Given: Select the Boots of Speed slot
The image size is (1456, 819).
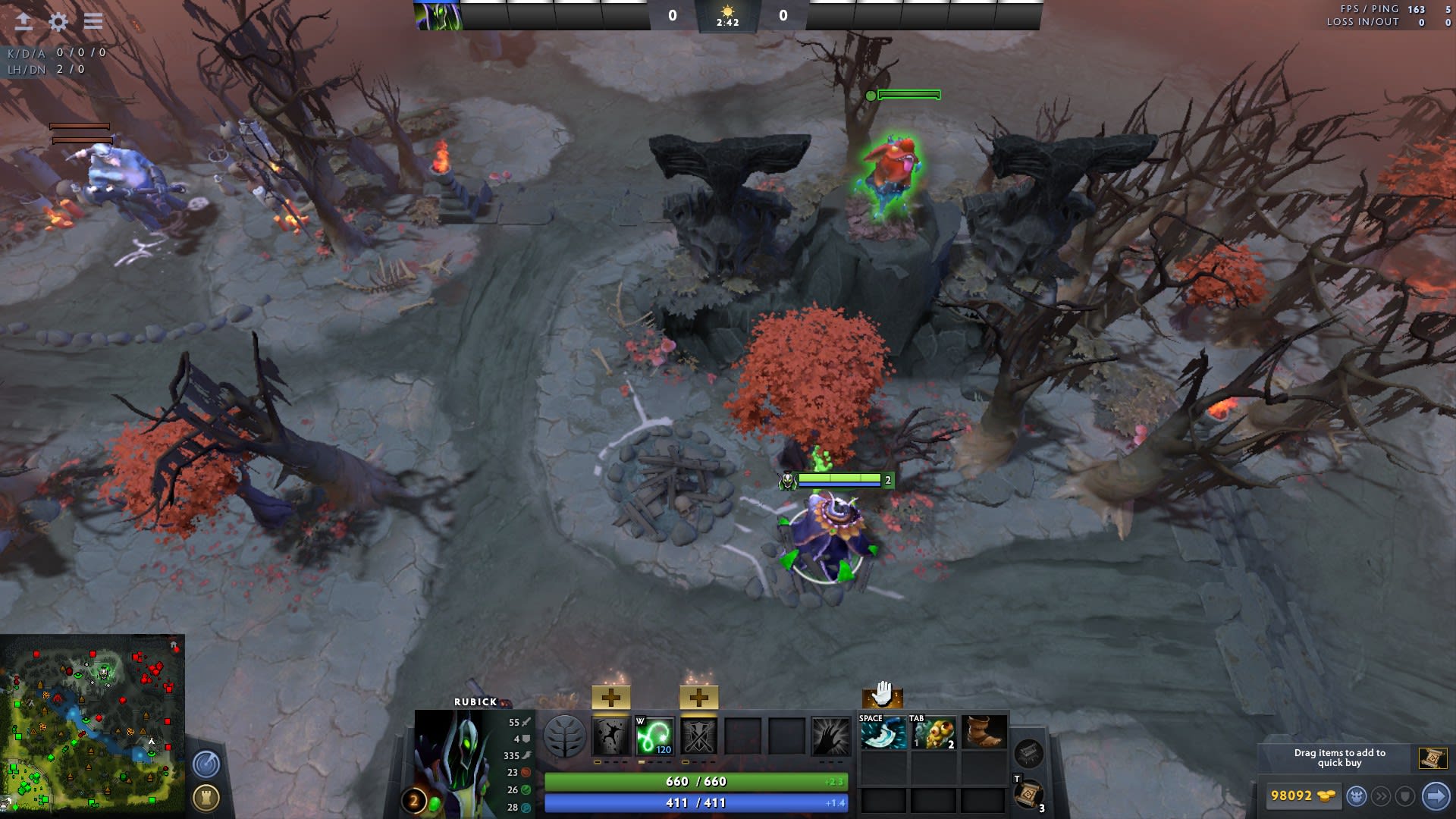Looking at the screenshot, I should tap(984, 733).
